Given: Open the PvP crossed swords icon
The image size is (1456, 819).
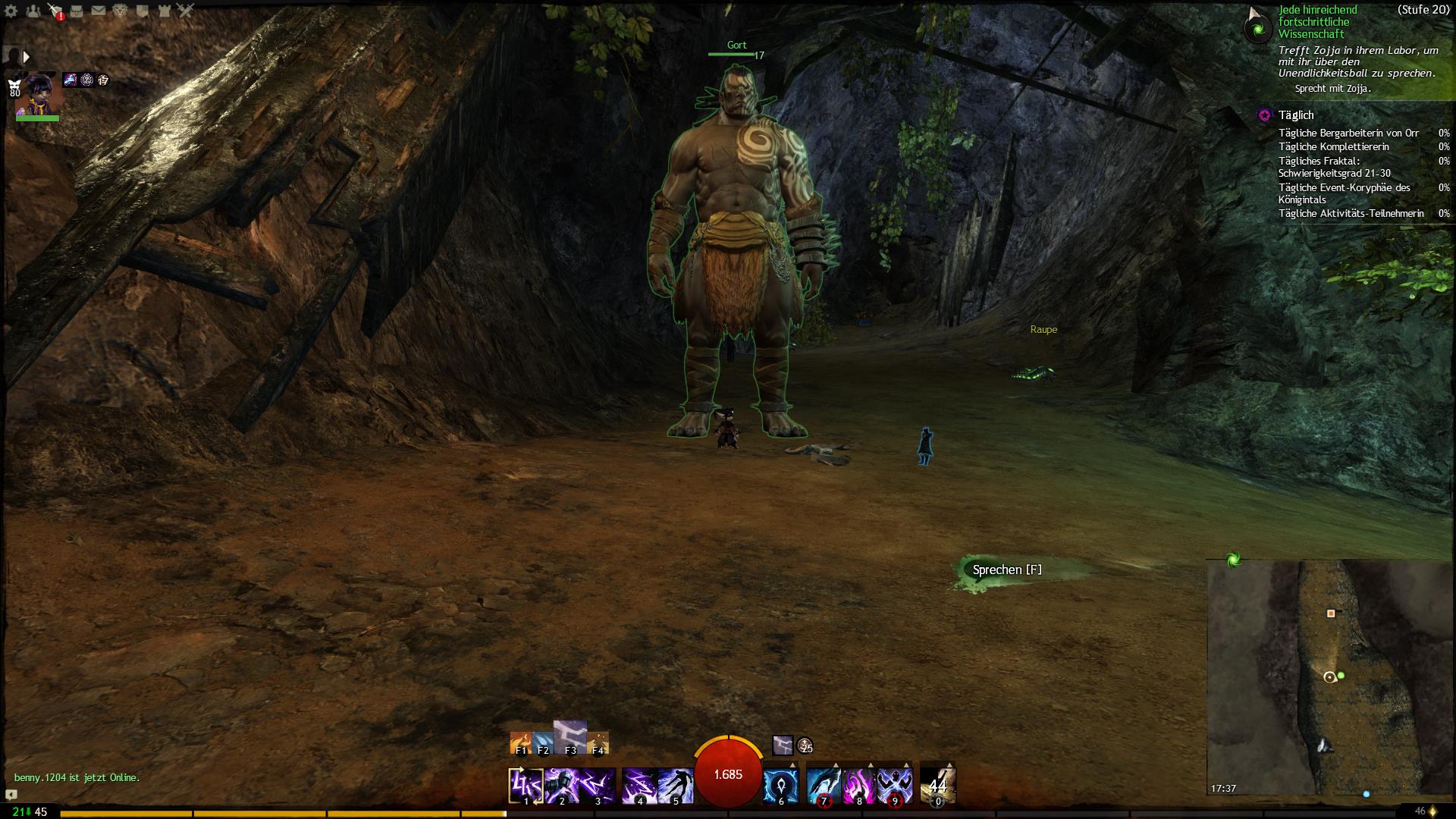Looking at the screenshot, I should pos(187,11).
